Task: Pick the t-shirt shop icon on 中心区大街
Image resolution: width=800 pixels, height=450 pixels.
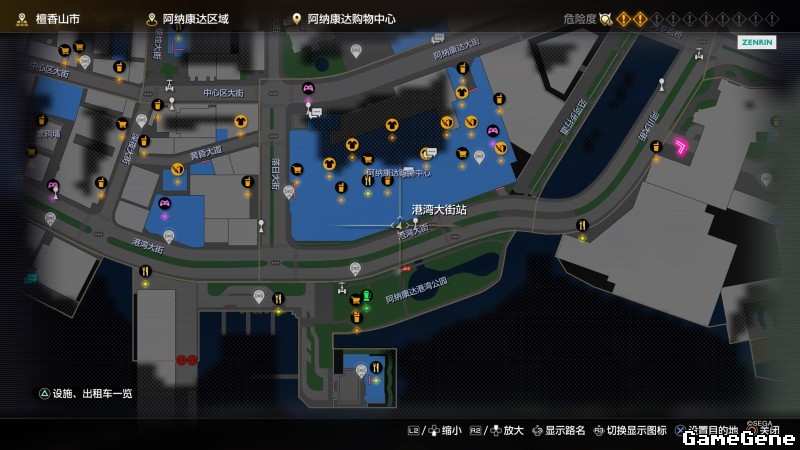Action: (x=241, y=121)
